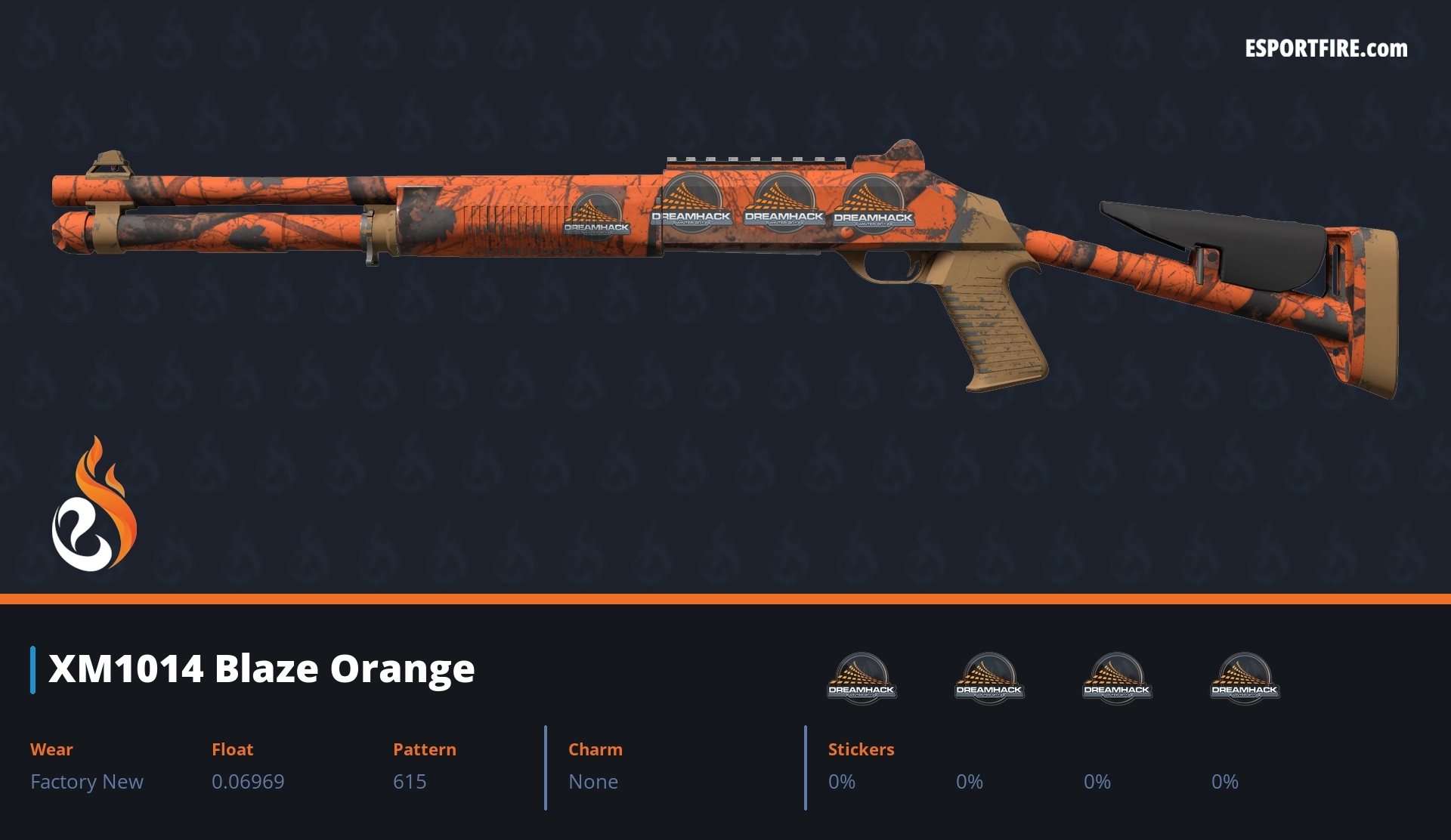This screenshot has height=840, width=1451.
Task: Click the orange flame logo
Action: tap(94, 505)
